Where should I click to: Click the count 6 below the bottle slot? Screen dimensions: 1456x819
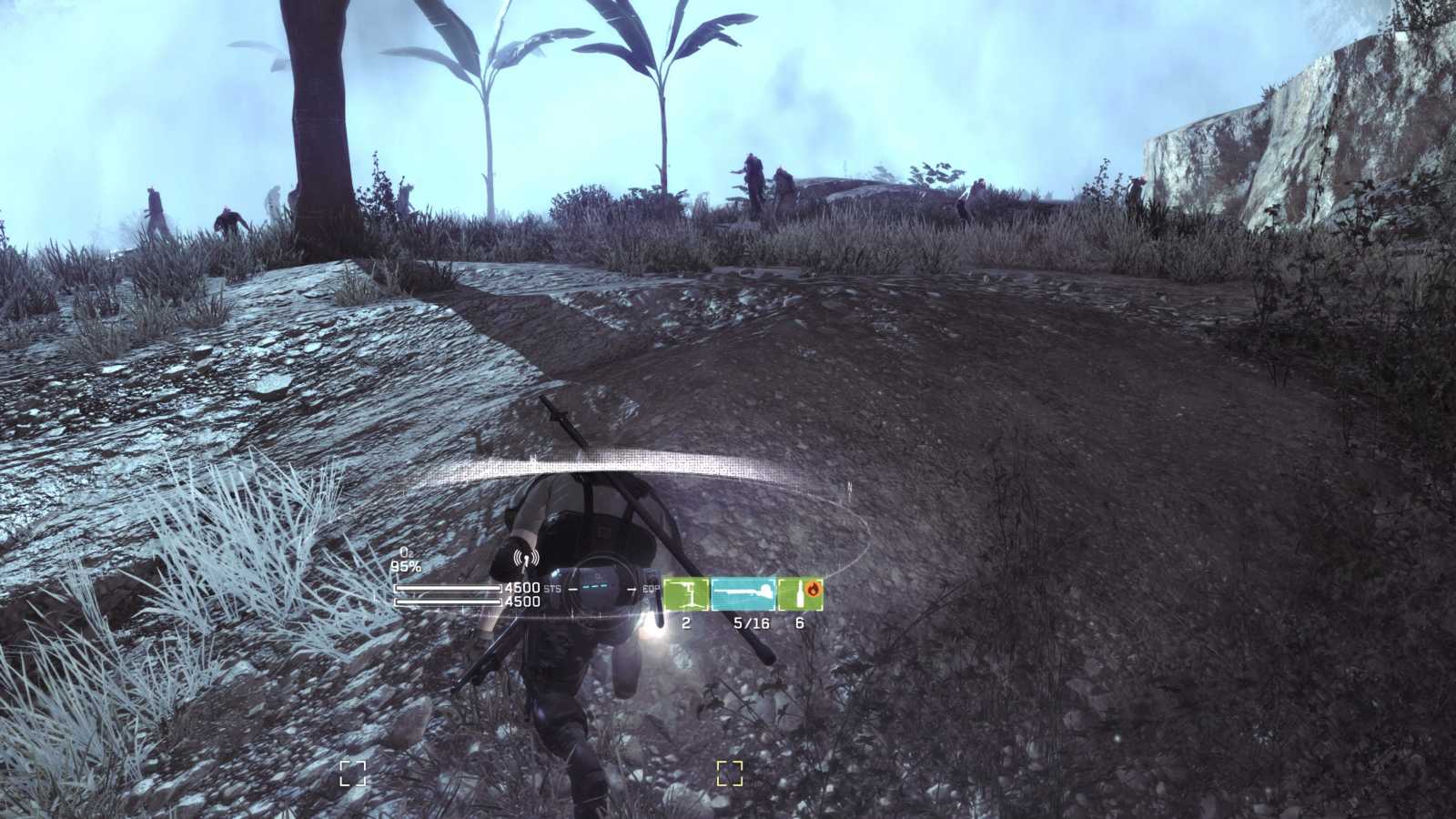point(801,622)
